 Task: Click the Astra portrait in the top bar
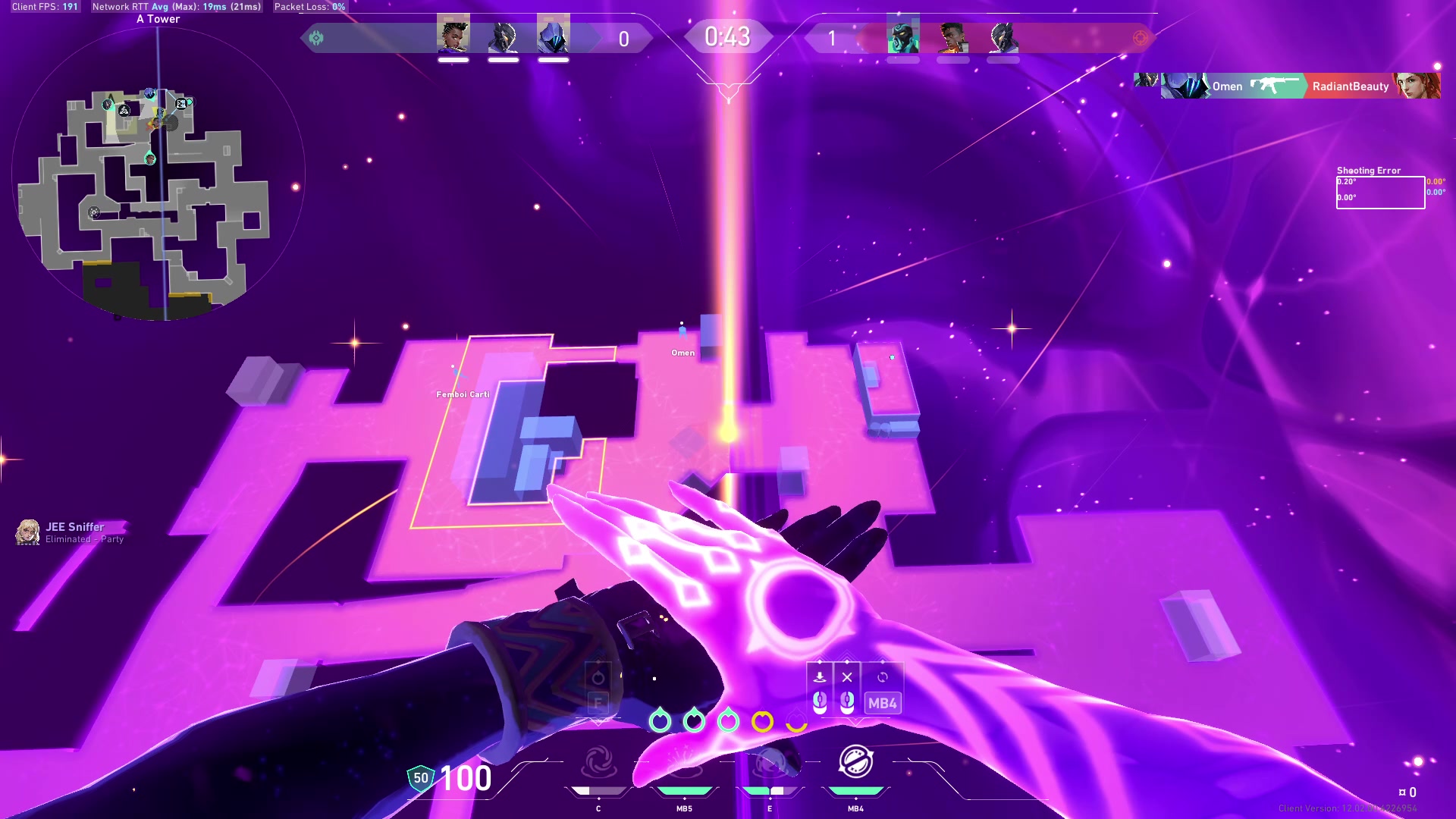click(x=453, y=35)
